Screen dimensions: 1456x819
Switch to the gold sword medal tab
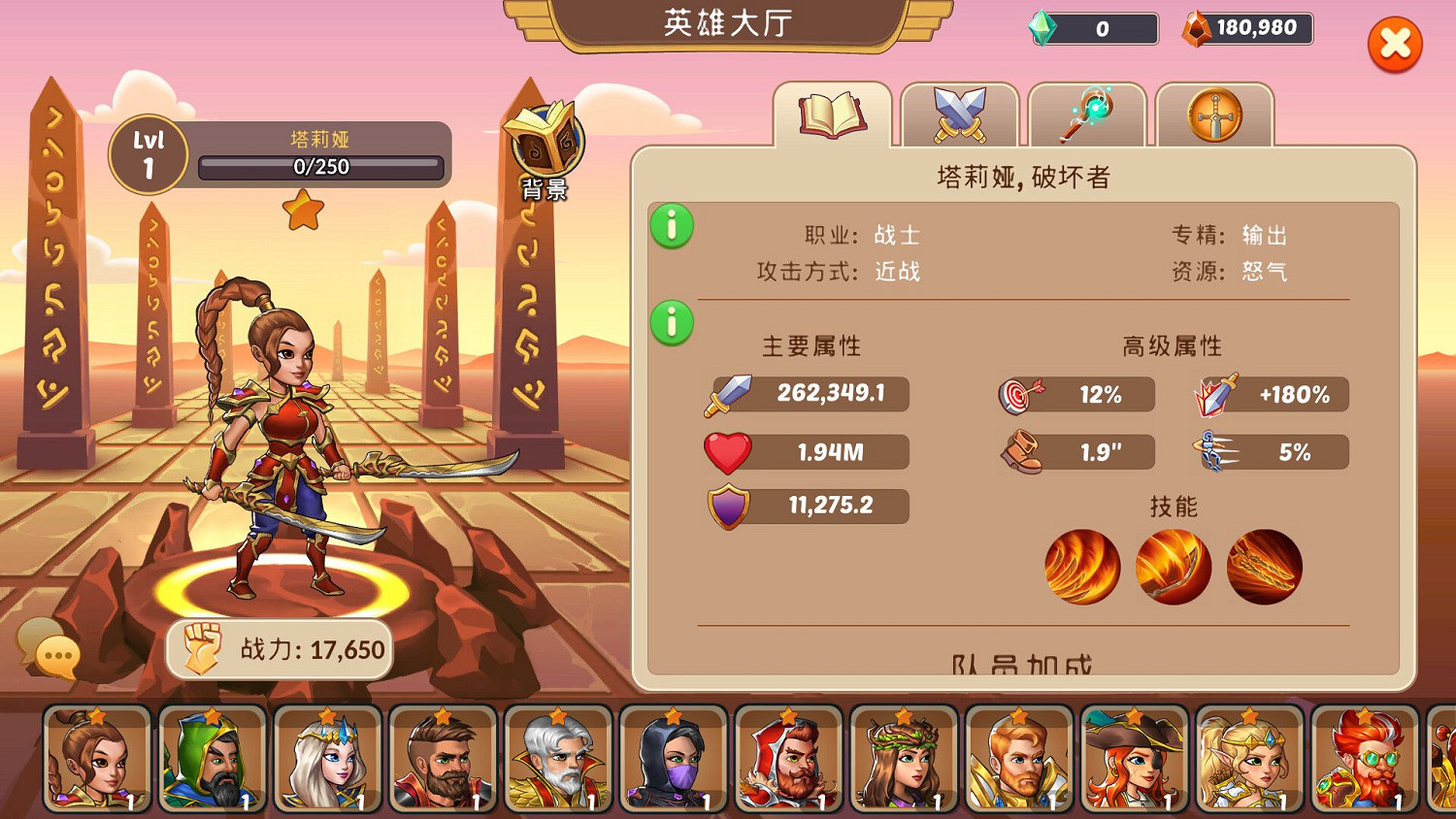tap(1214, 114)
